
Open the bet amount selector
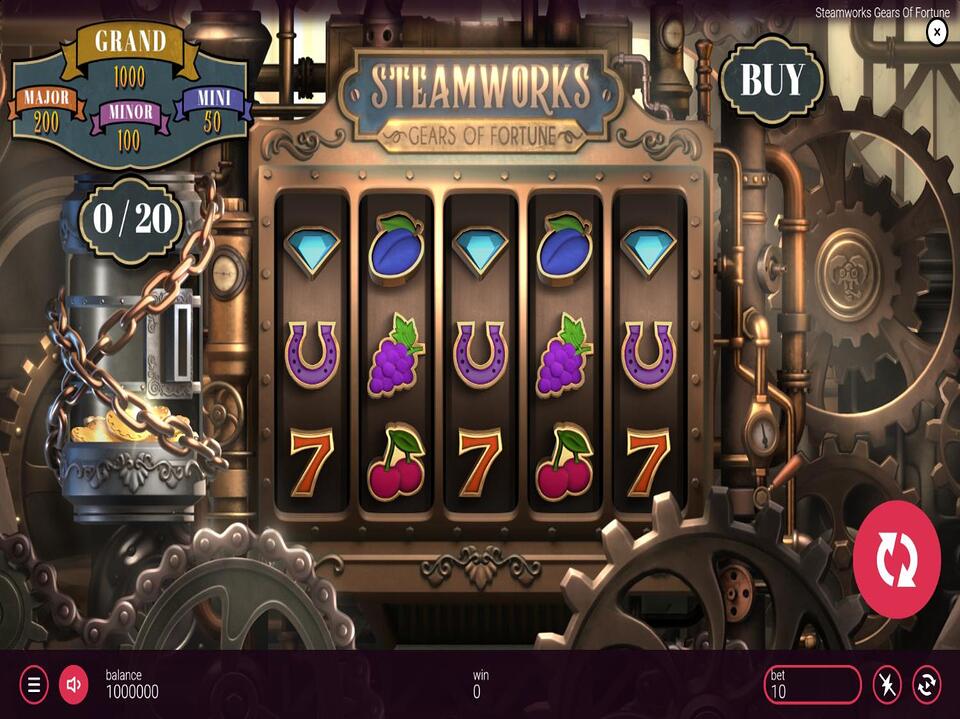click(811, 685)
